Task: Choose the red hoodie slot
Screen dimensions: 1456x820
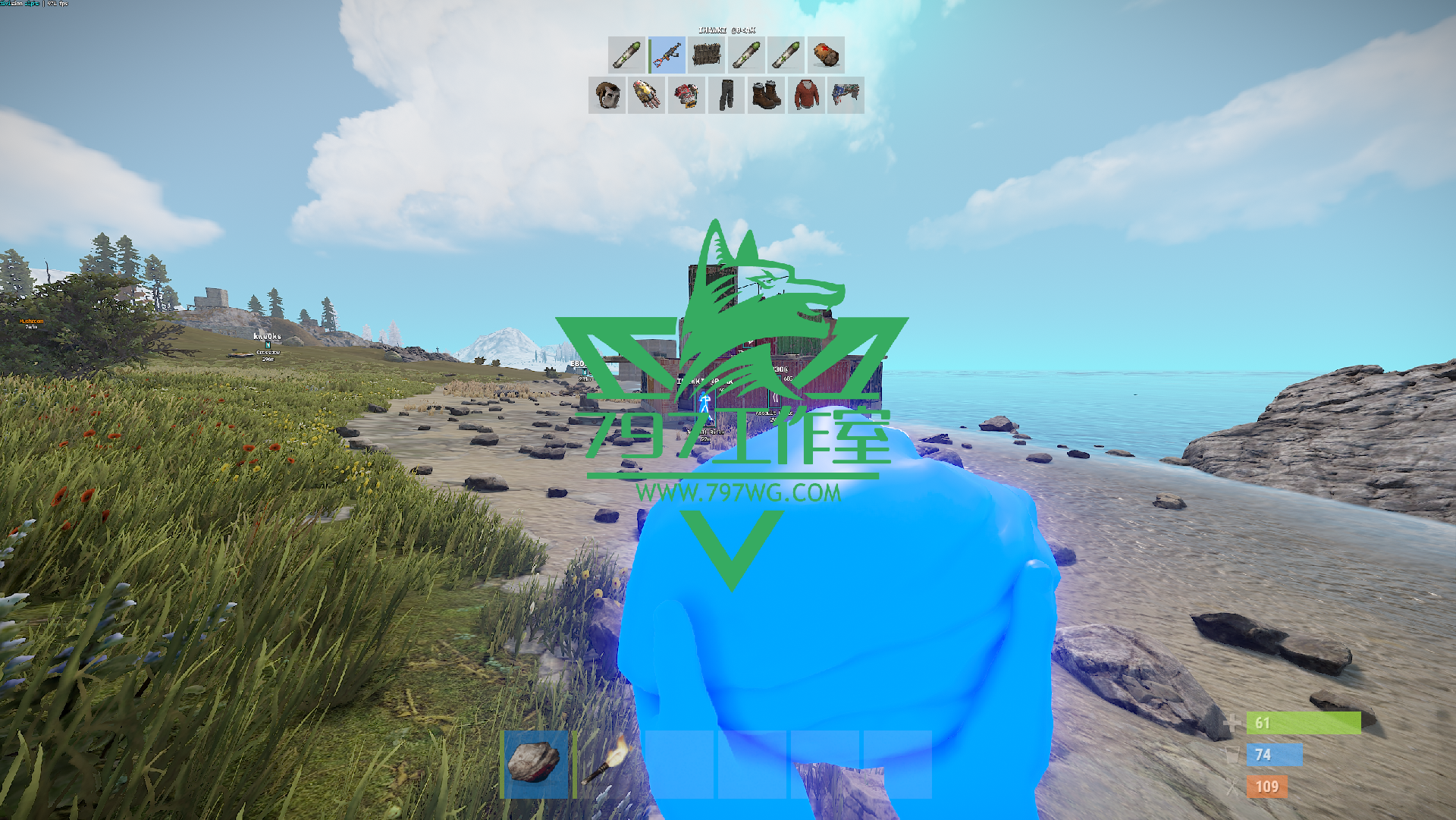Action: pyautogui.click(x=806, y=96)
